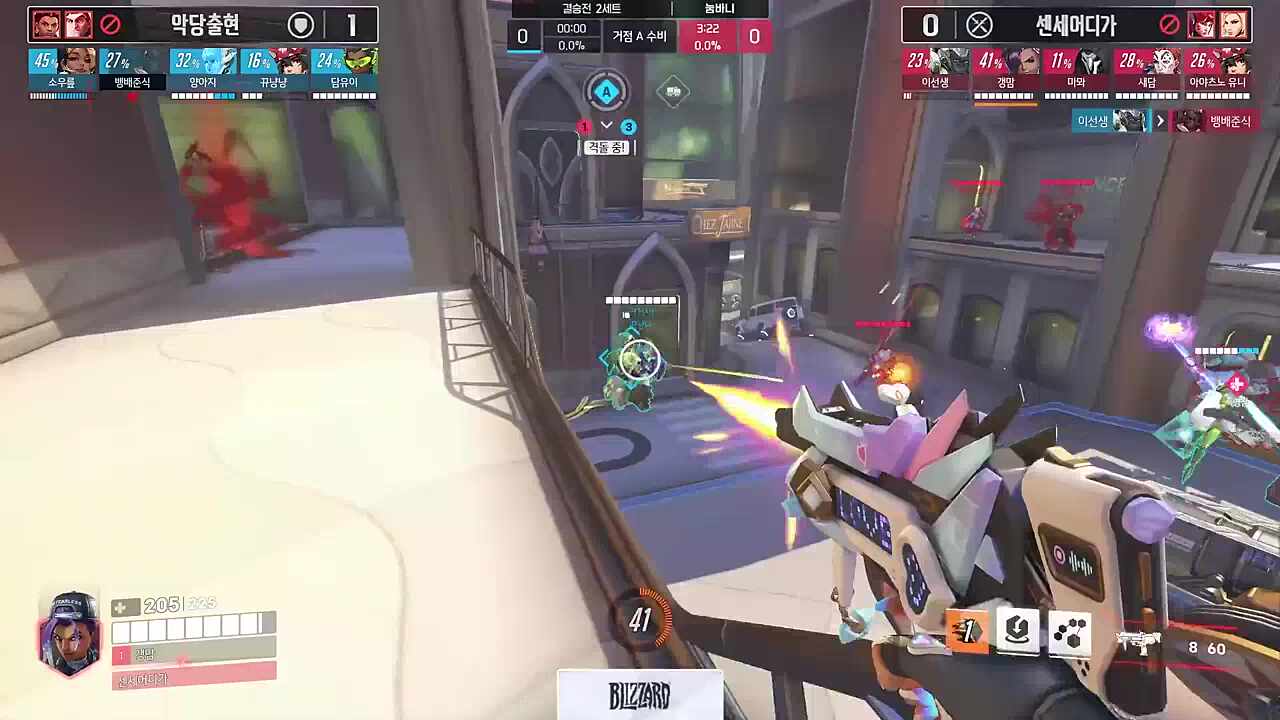The image size is (1280, 720).
Task: Use the Translocator ability icon
Action: click(x=1018, y=631)
